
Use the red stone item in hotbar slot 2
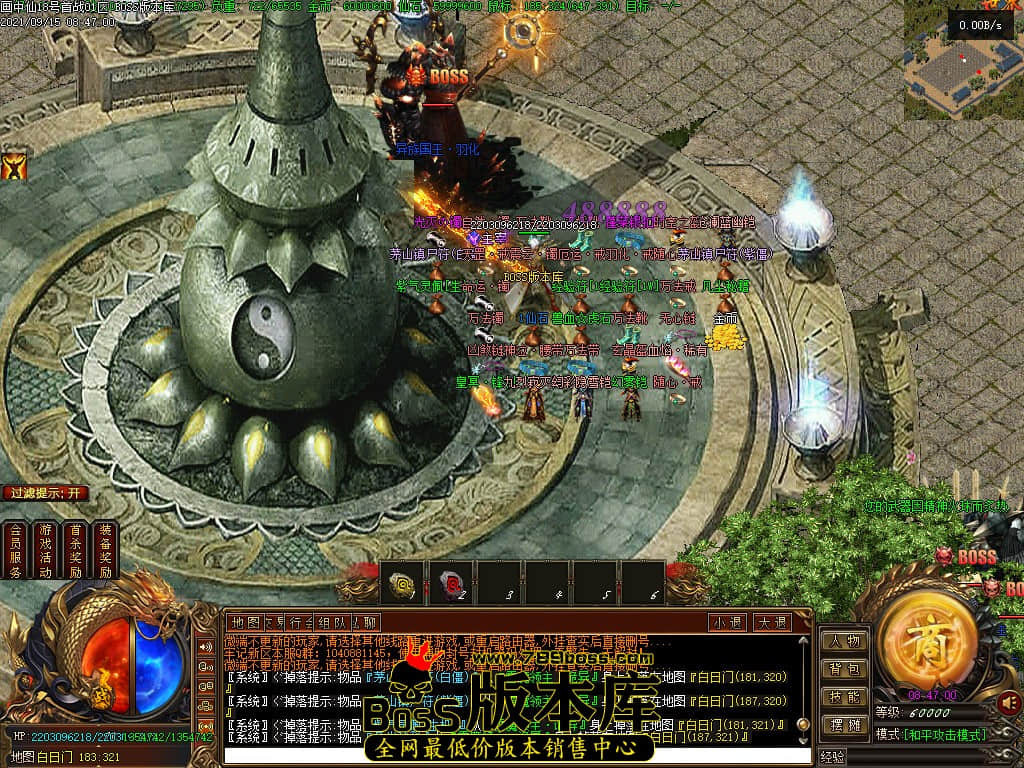(451, 581)
